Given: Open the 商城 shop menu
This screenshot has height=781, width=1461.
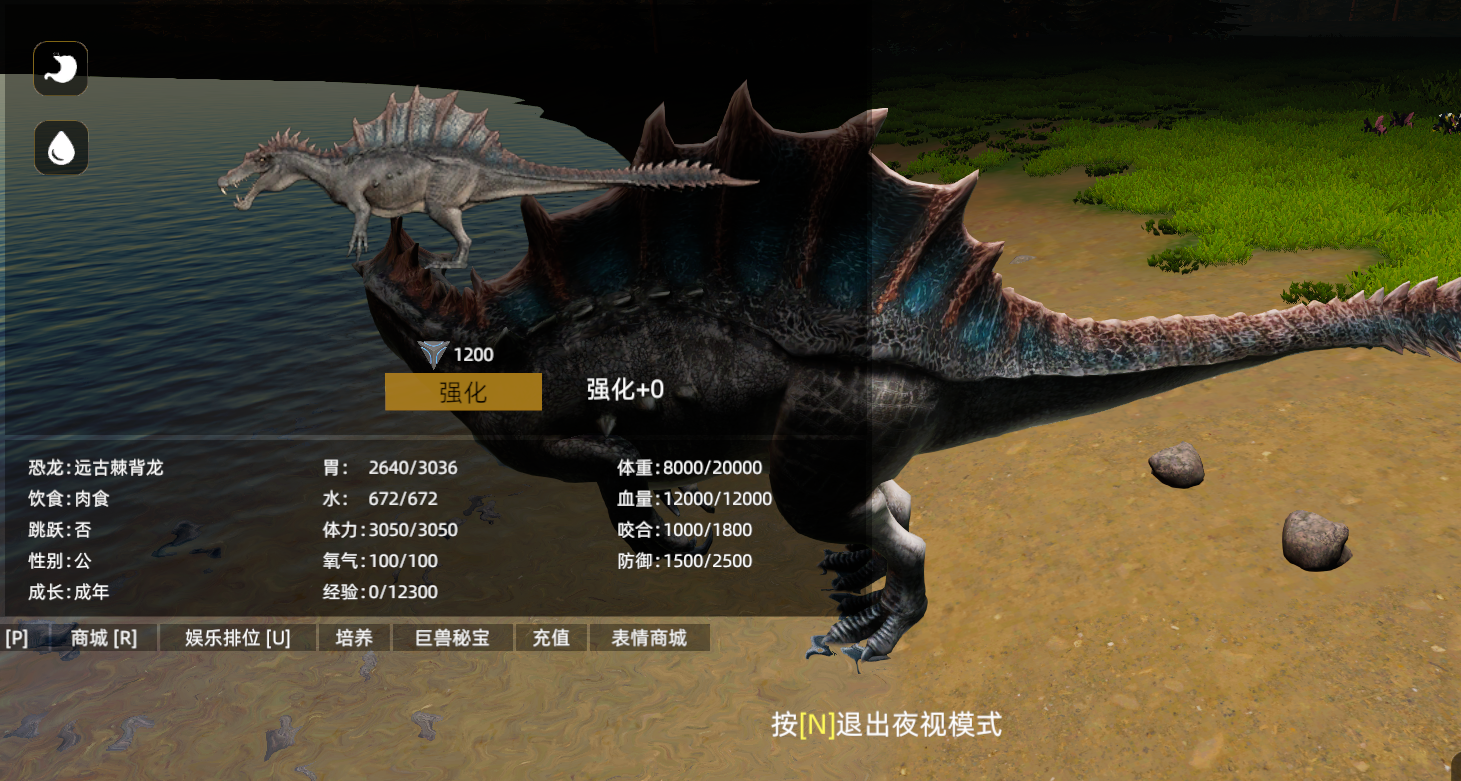Looking at the screenshot, I should pyautogui.click(x=104, y=638).
